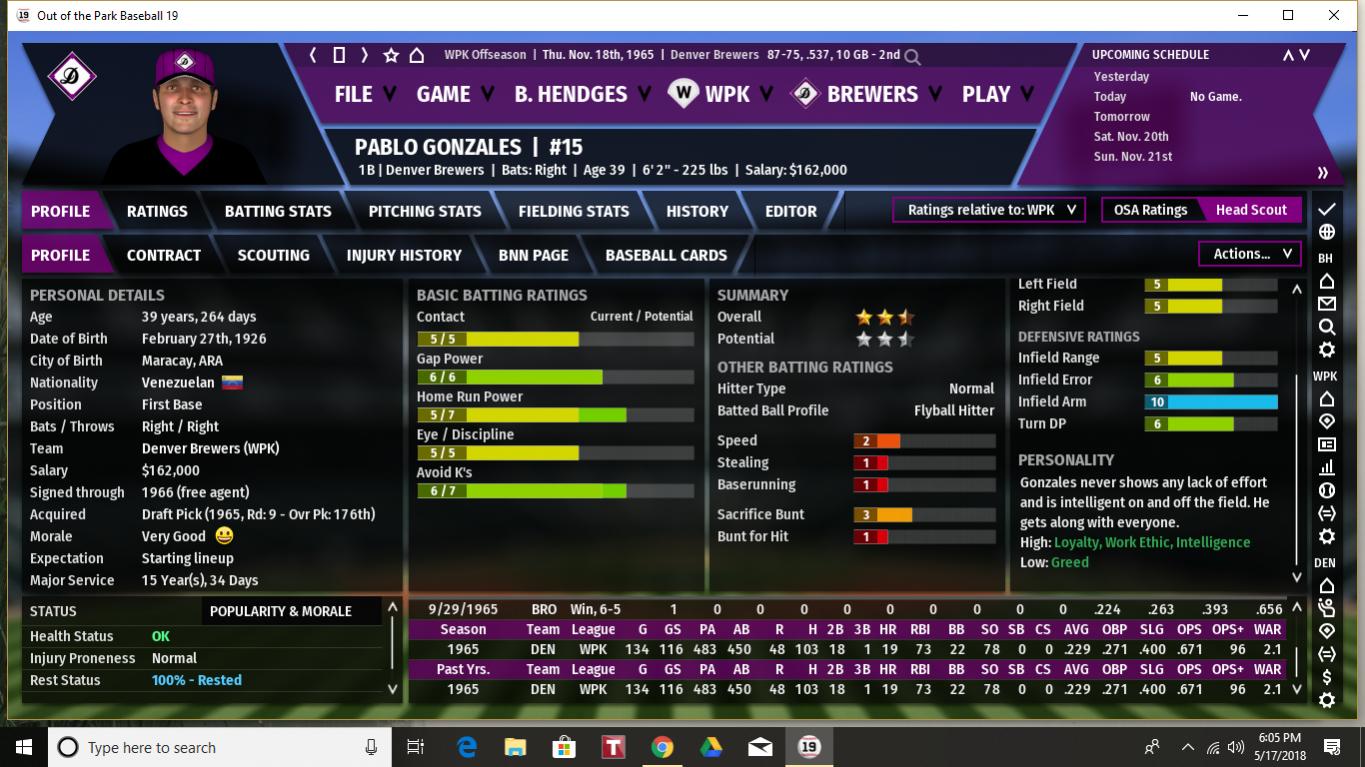This screenshot has height=767, width=1365.
Task: Select the CONTRACT sub-tab
Action: [164, 255]
